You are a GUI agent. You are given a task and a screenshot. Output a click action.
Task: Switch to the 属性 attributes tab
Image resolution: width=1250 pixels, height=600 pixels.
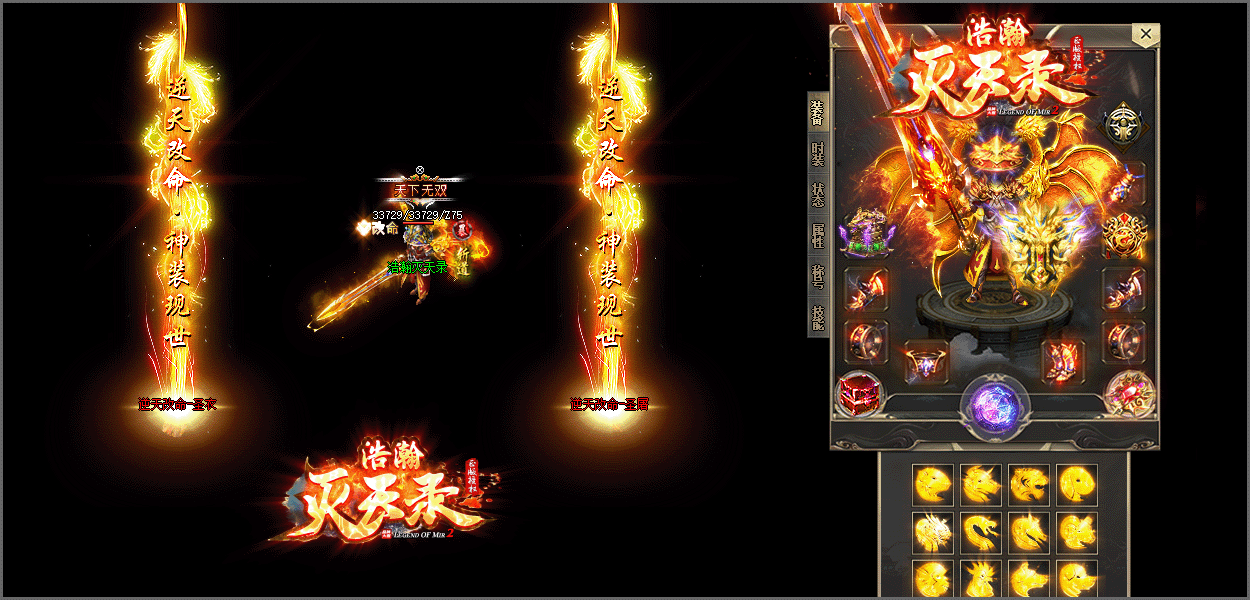(x=818, y=236)
